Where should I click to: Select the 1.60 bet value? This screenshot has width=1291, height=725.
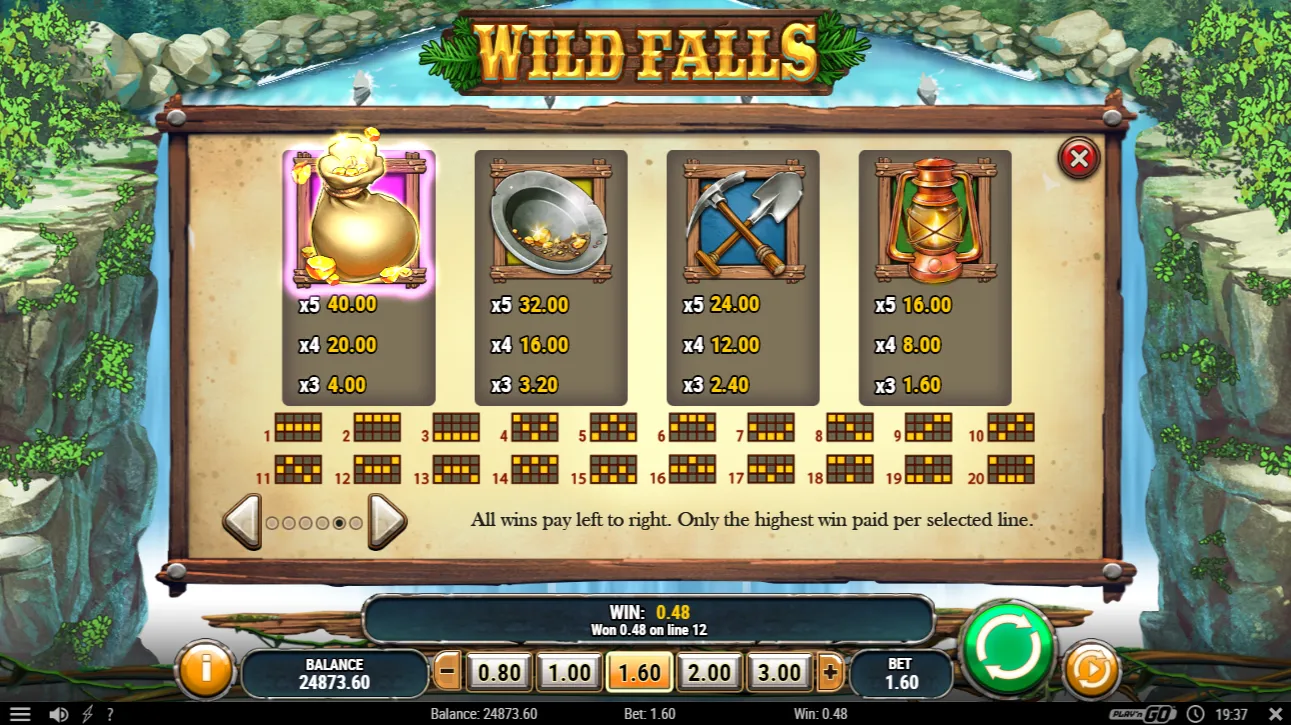pos(639,672)
